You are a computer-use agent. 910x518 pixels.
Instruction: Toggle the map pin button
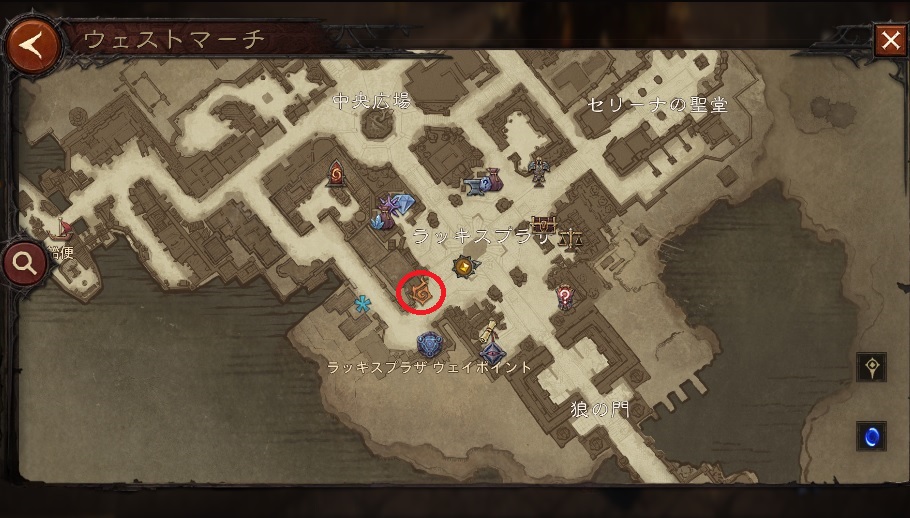[x=872, y=367]
